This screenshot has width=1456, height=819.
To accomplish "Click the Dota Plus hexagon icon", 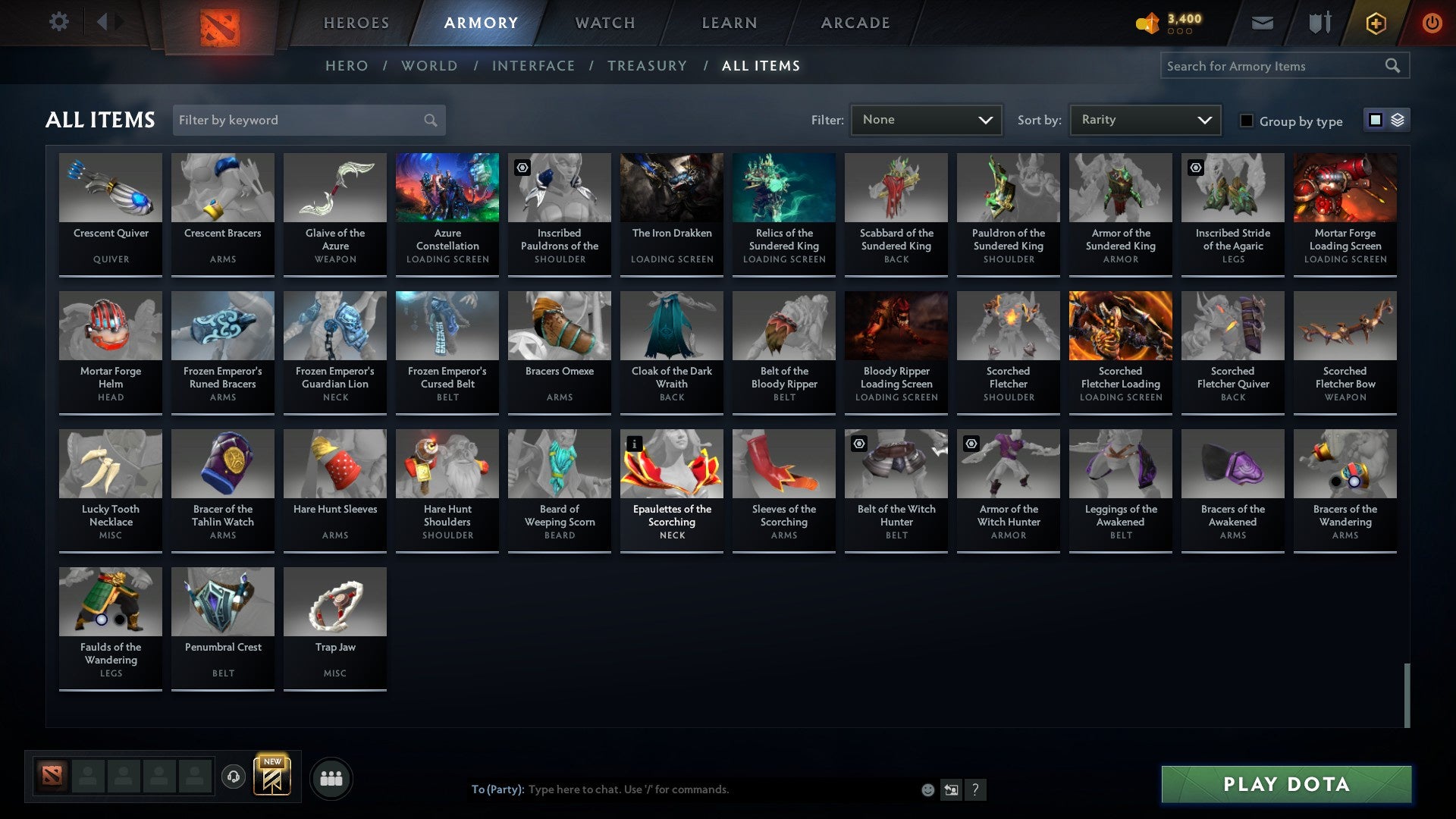I will pos(1375,23).
